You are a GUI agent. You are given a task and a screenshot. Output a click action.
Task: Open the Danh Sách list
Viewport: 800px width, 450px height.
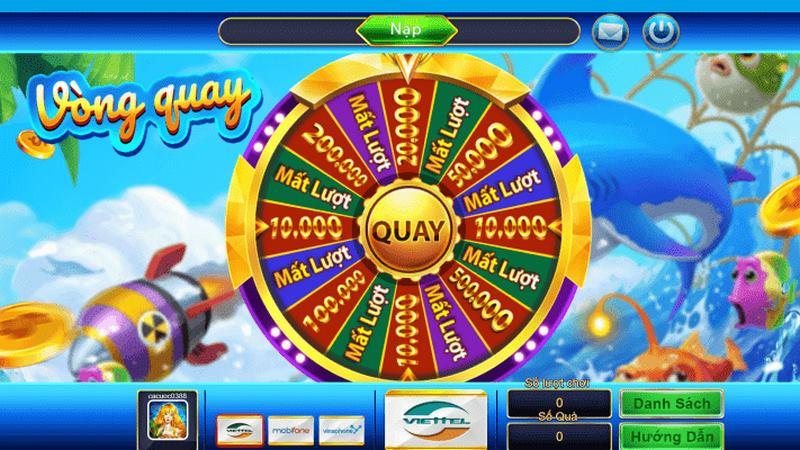(671, 403)
